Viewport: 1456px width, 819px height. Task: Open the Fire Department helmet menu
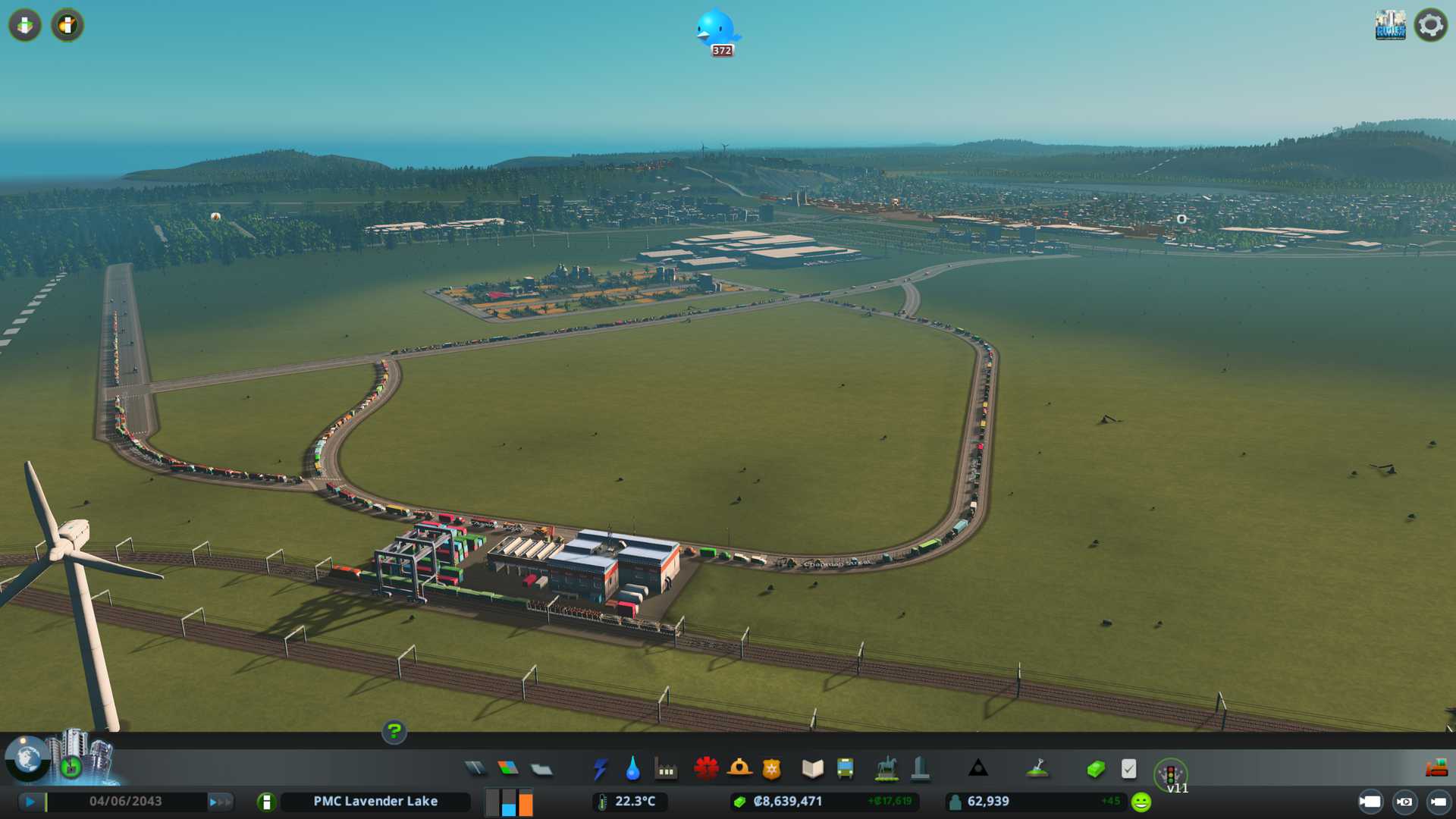tap(739, 769)
